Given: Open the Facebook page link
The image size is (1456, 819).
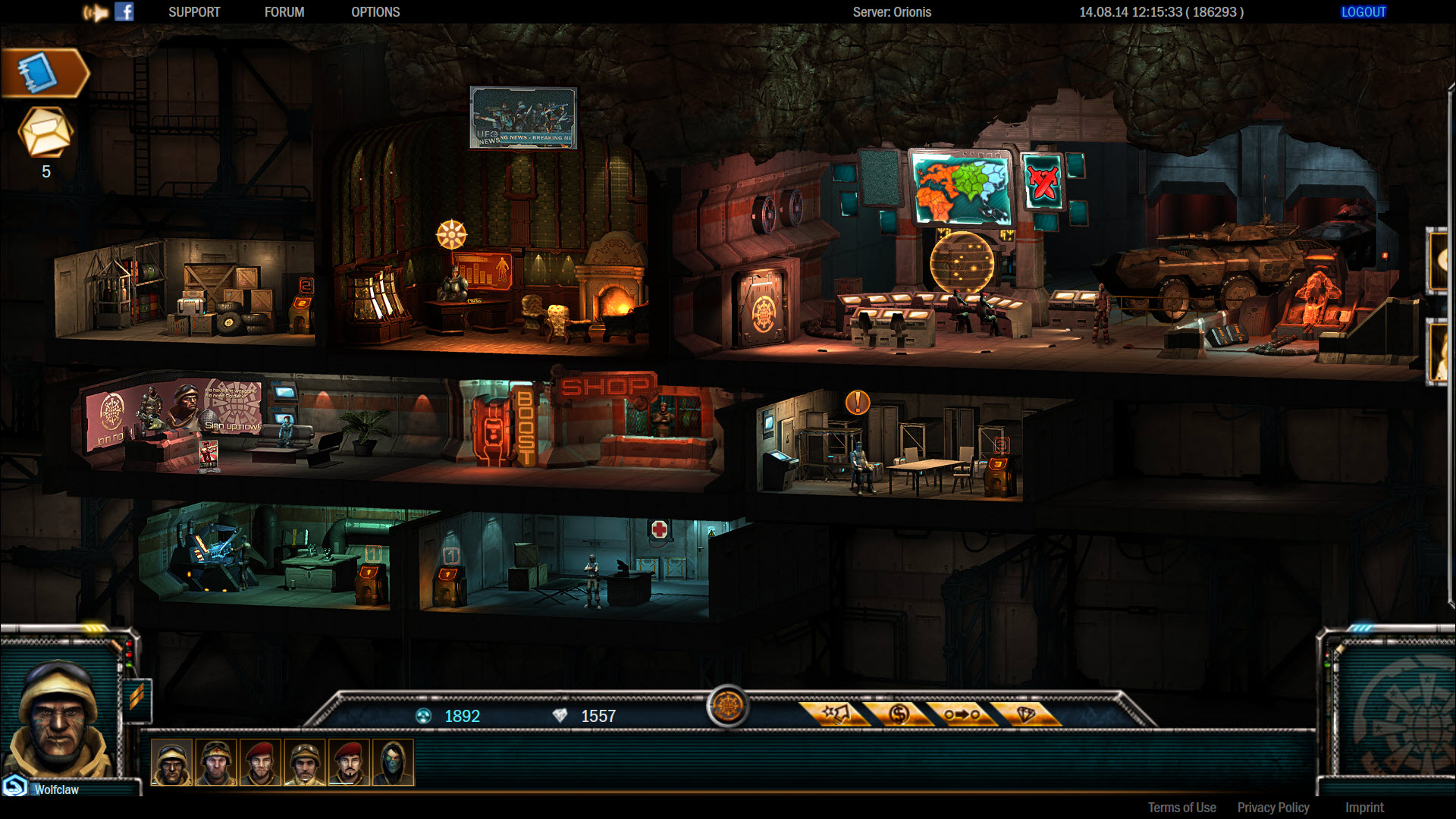Looking at the screenshot, I should click(124, 12).
